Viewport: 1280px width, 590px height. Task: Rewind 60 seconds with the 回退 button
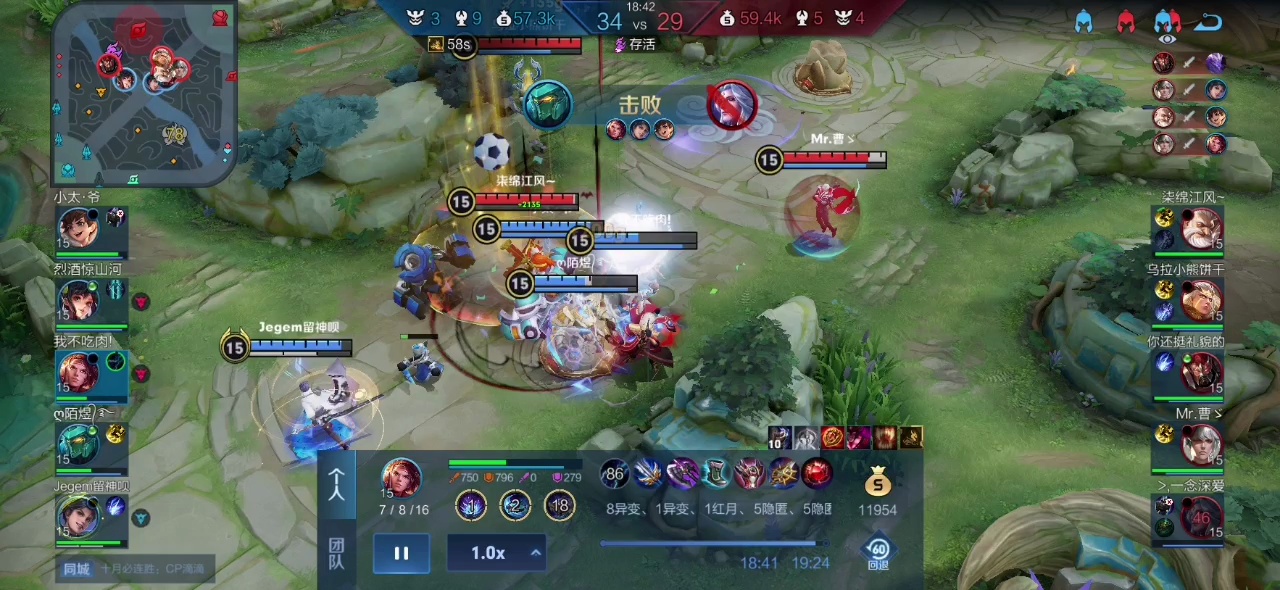tap(878, 553)
